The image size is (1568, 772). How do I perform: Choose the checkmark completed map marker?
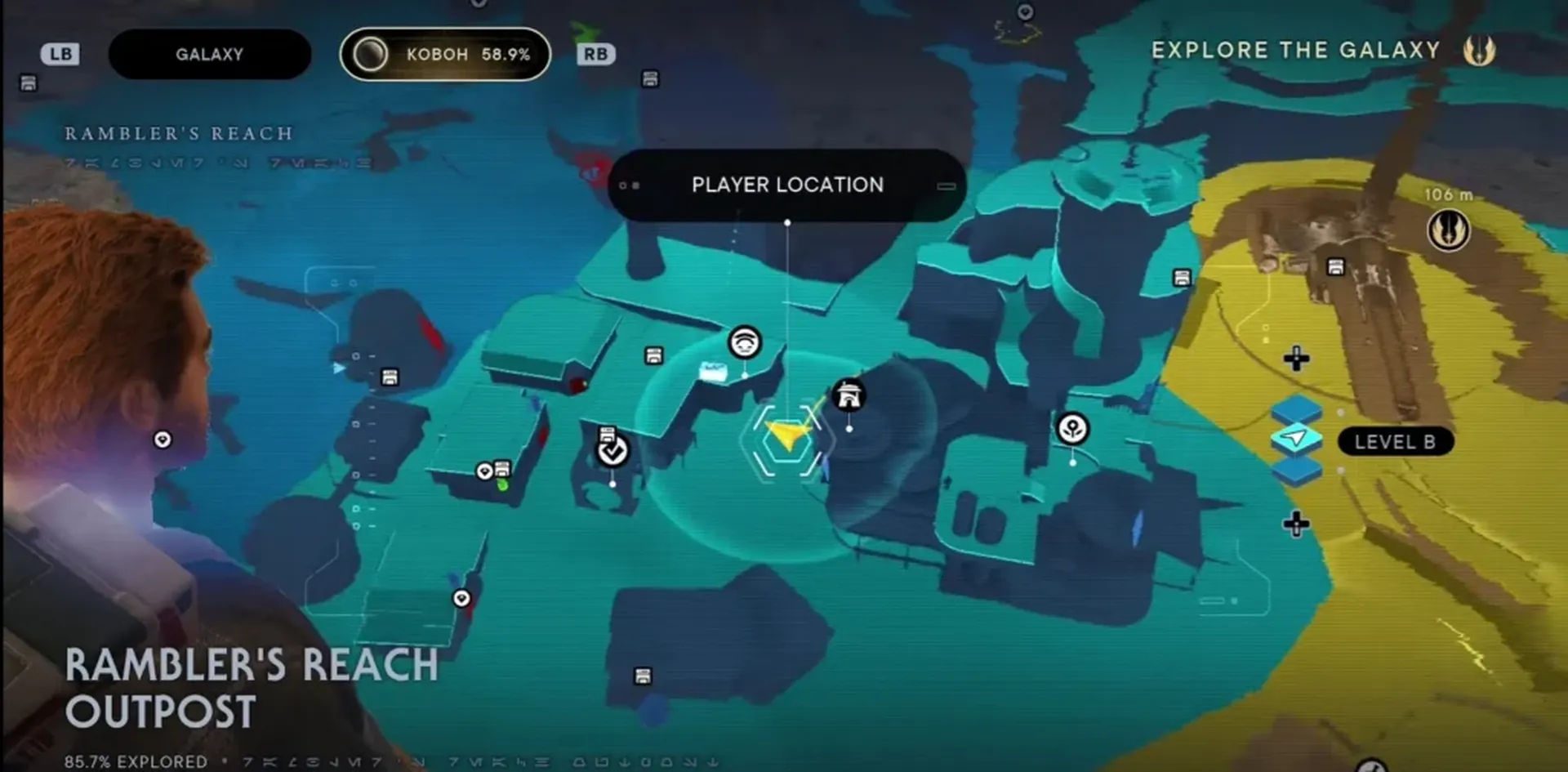point(612,450)
